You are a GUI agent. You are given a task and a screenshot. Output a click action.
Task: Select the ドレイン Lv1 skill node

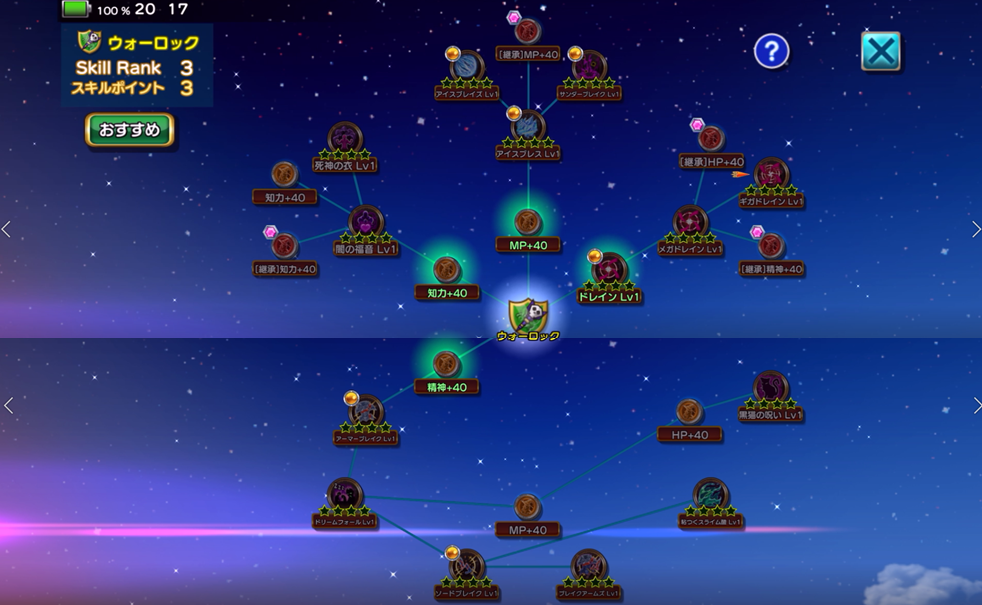(609, 270)
